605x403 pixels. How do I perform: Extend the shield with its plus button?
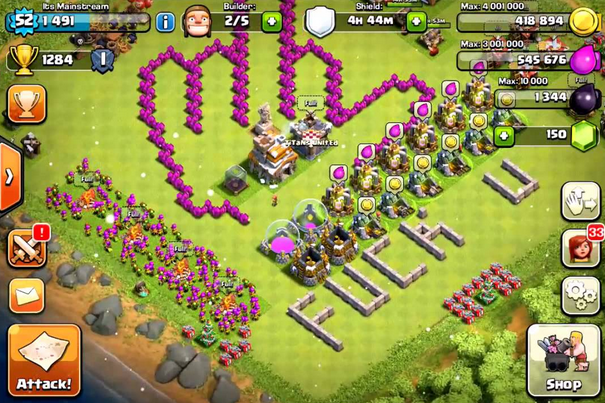[x=415, y=21]
